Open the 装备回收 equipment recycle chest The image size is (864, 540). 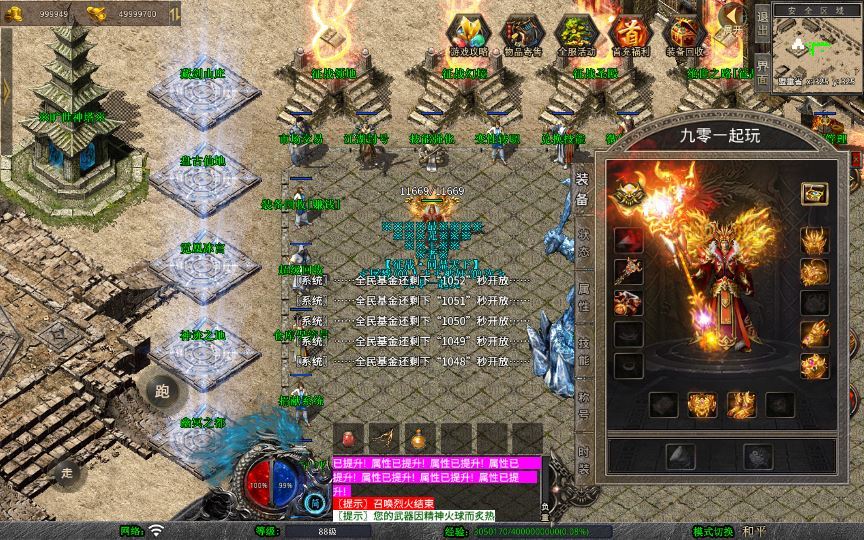pyautogui.click(x=684, y=33)
